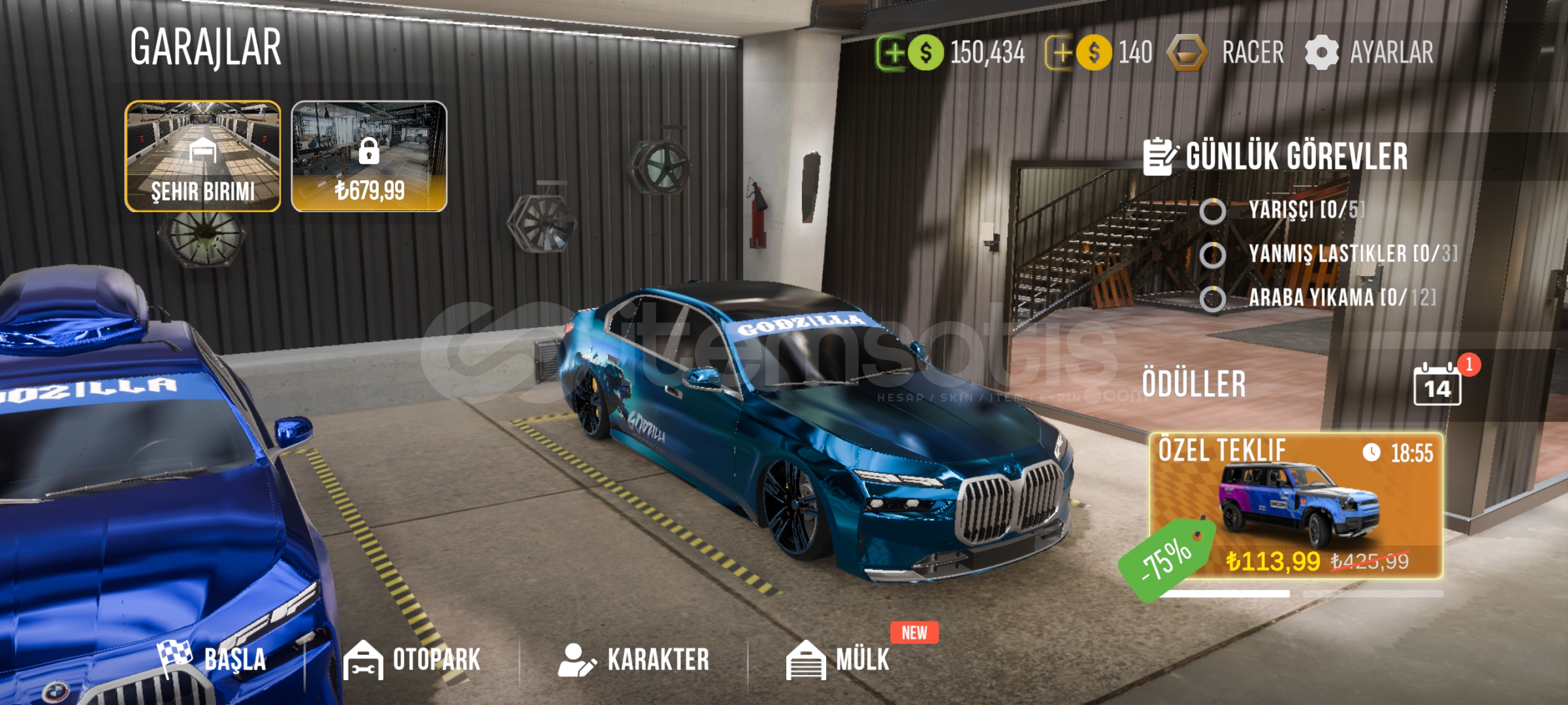Open the Özel Teklif special offer

pyautogui.click(x=1296, y=506)
